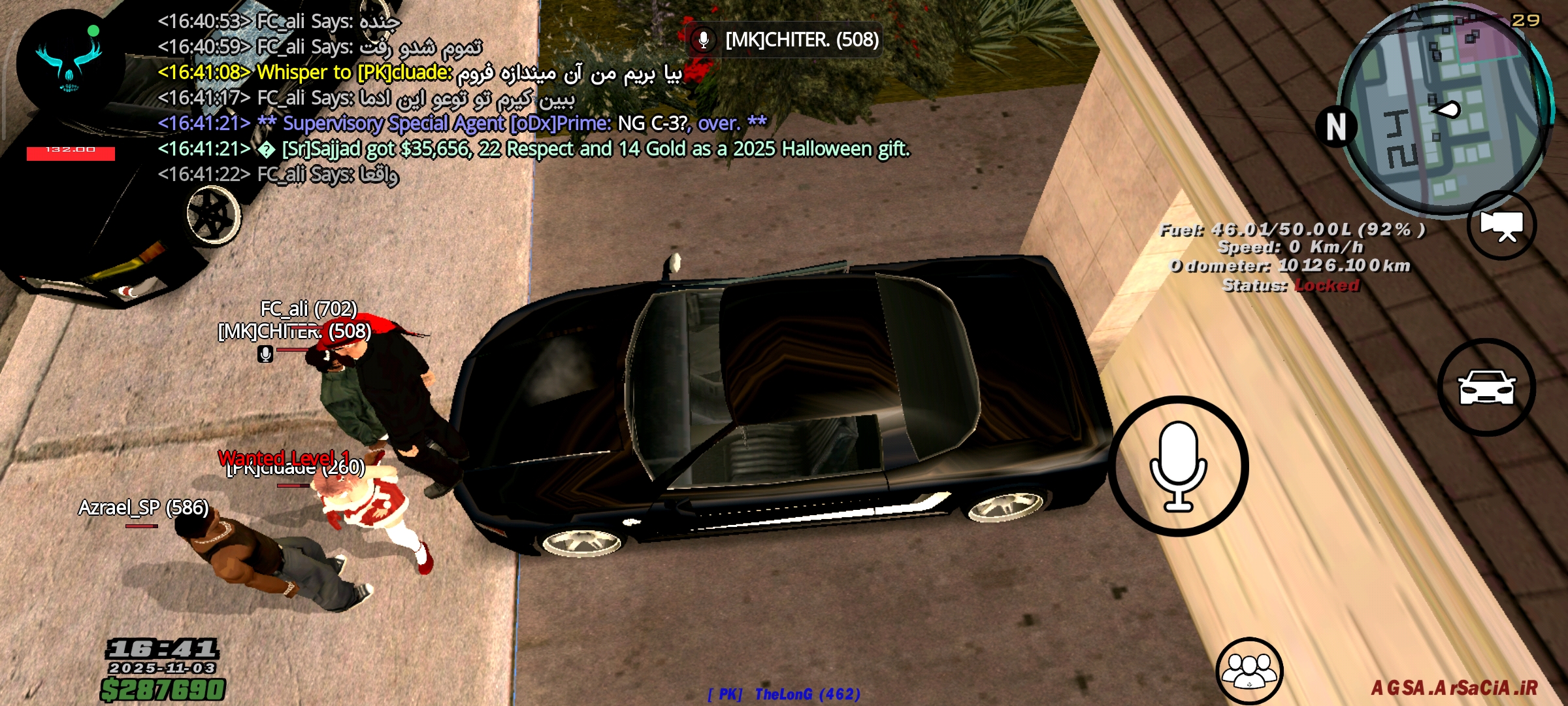The height and width of the screenshot is (706, 1568).
Task: Open the circular radar minimap
Action: click(x=1446, y=111)
